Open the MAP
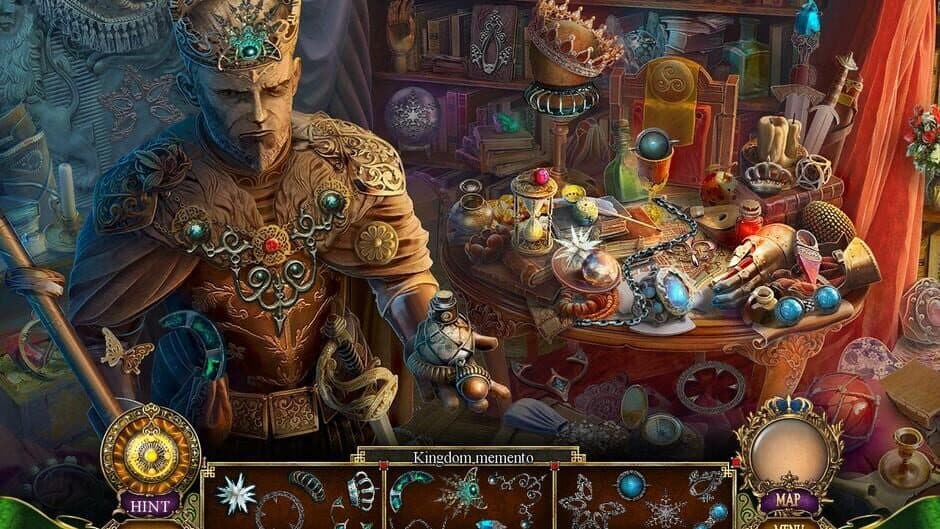The height and width of the screenshot is (529, 940). [x=789, y=500]
